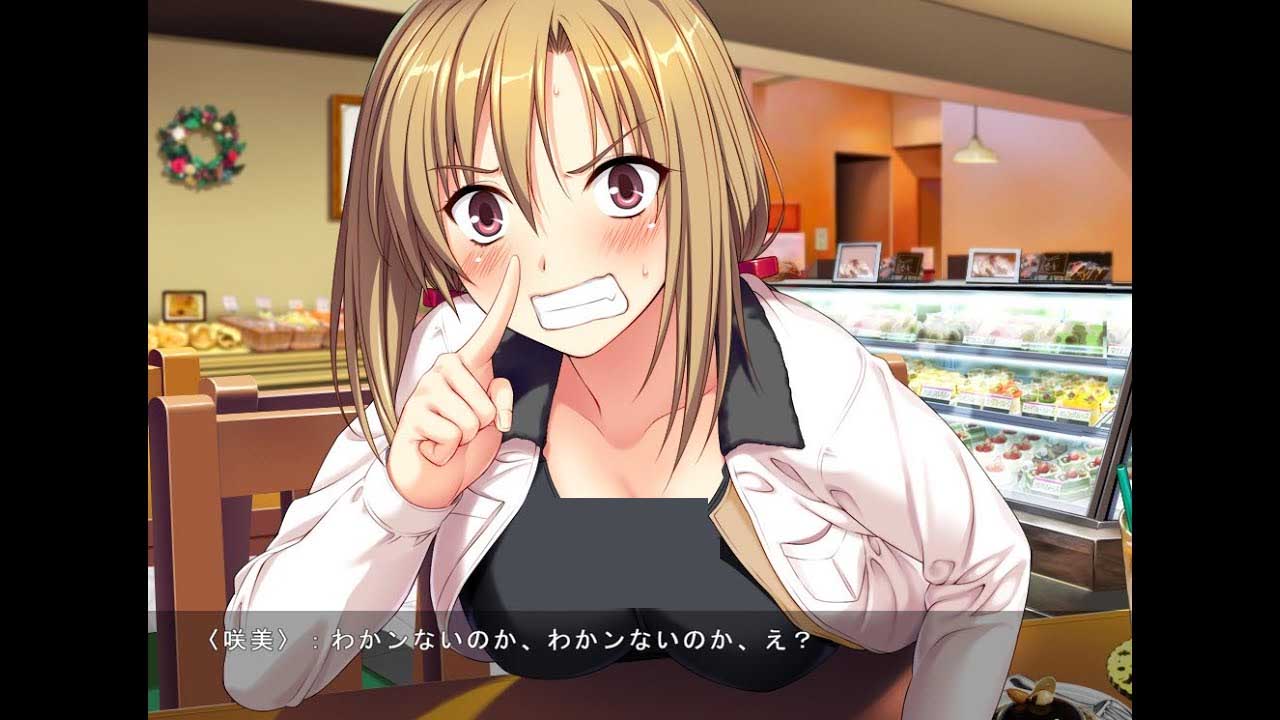Select the framed photo above the display case
The image size is (1280, 720).
995,265
